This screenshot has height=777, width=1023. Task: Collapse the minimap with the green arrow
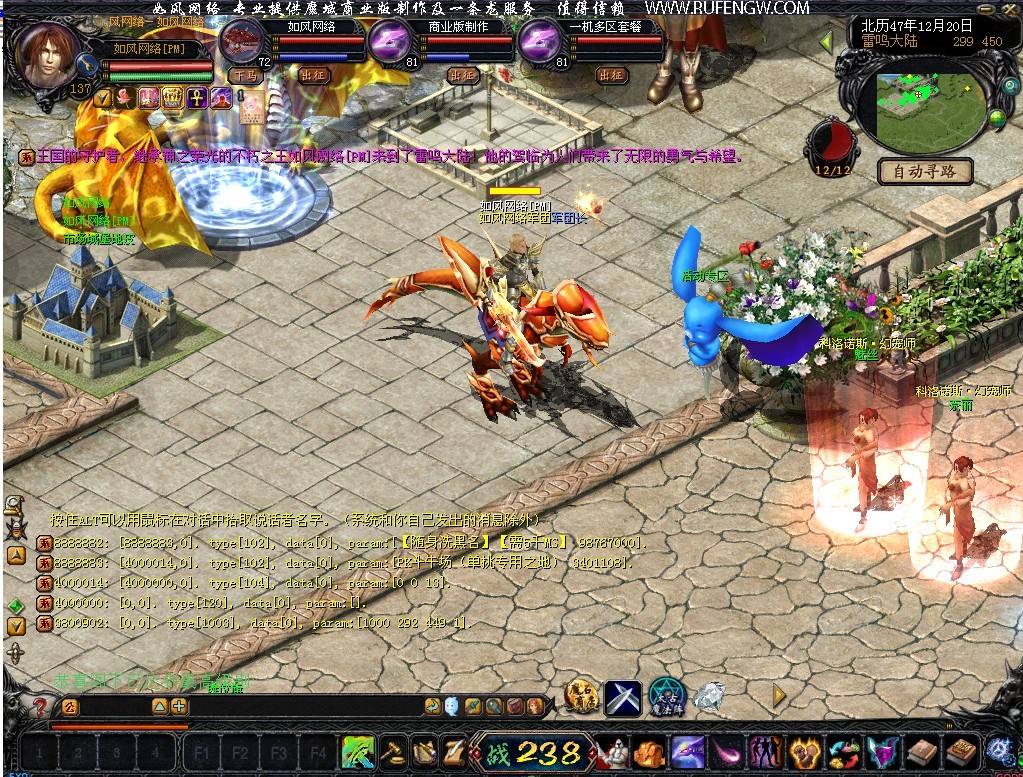click(826, 43)
